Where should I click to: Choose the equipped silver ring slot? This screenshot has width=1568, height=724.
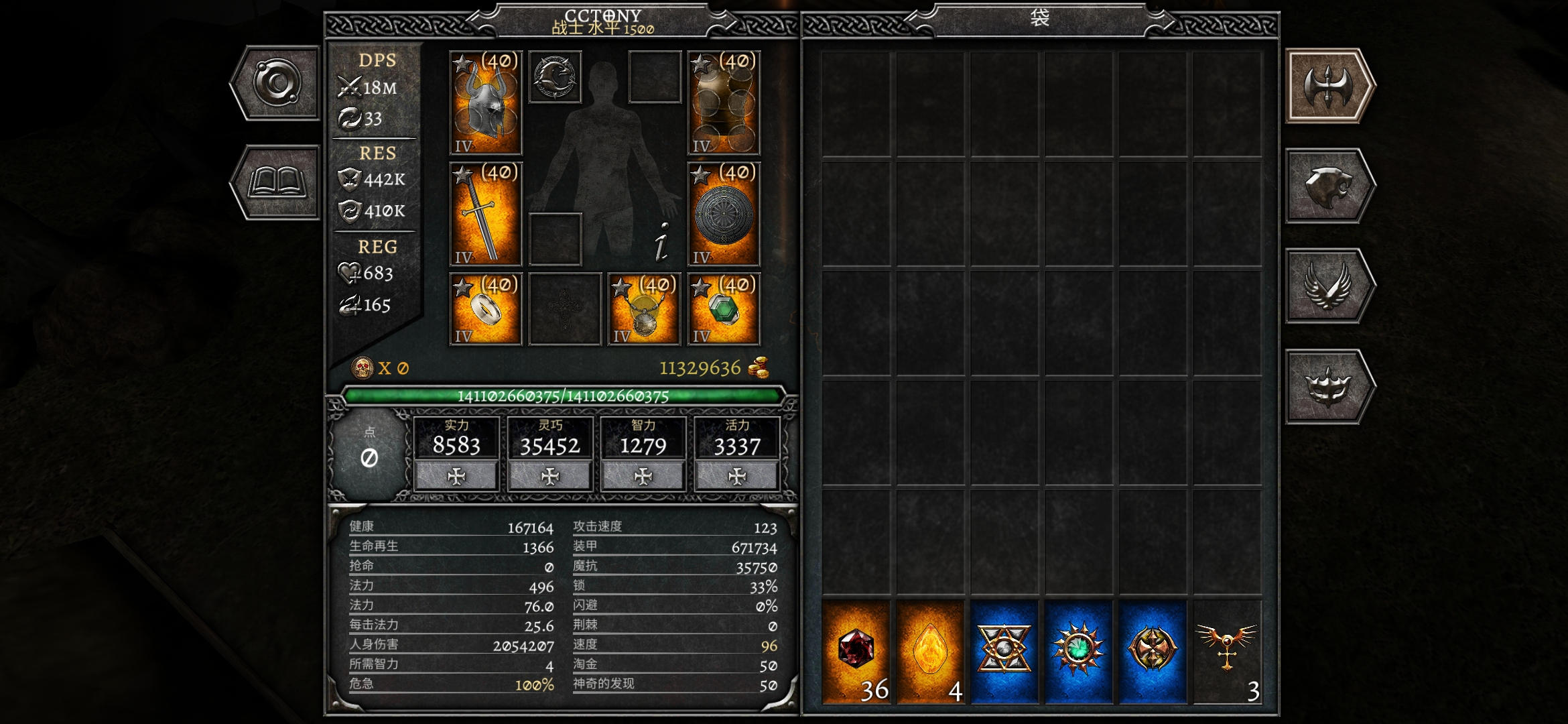[x=486, y=308]
